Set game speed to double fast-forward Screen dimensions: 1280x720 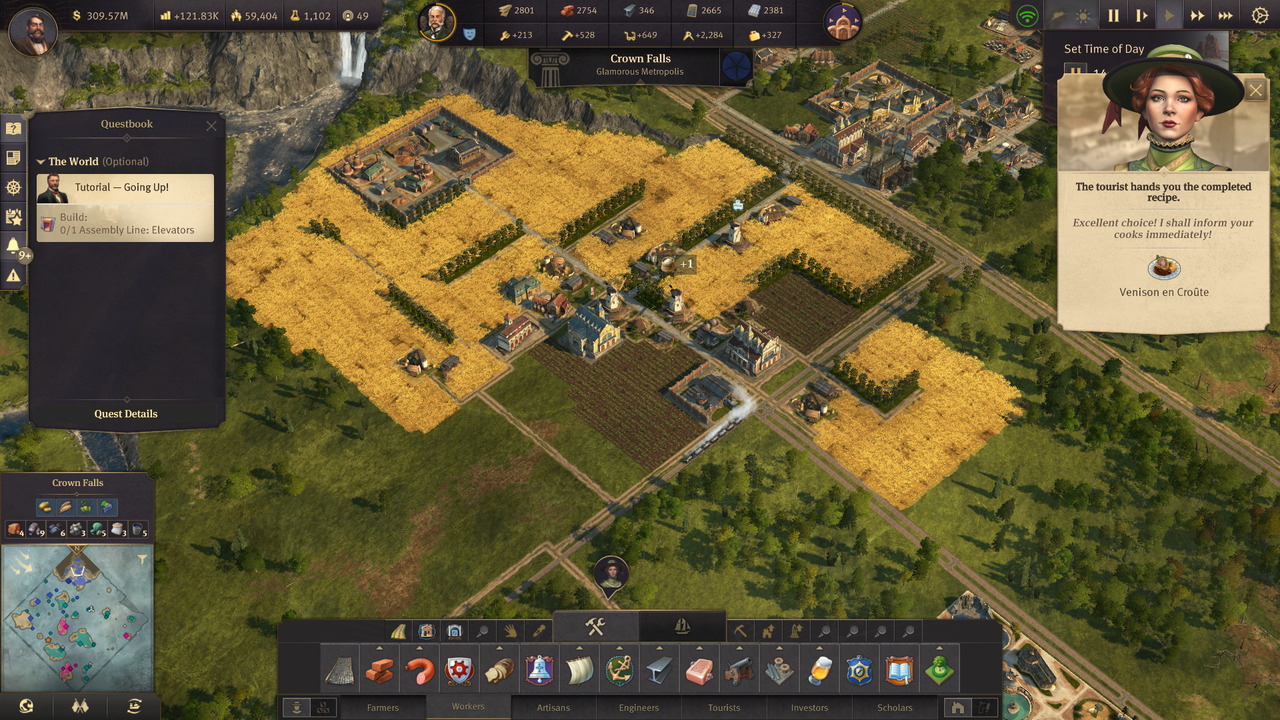1196,16
